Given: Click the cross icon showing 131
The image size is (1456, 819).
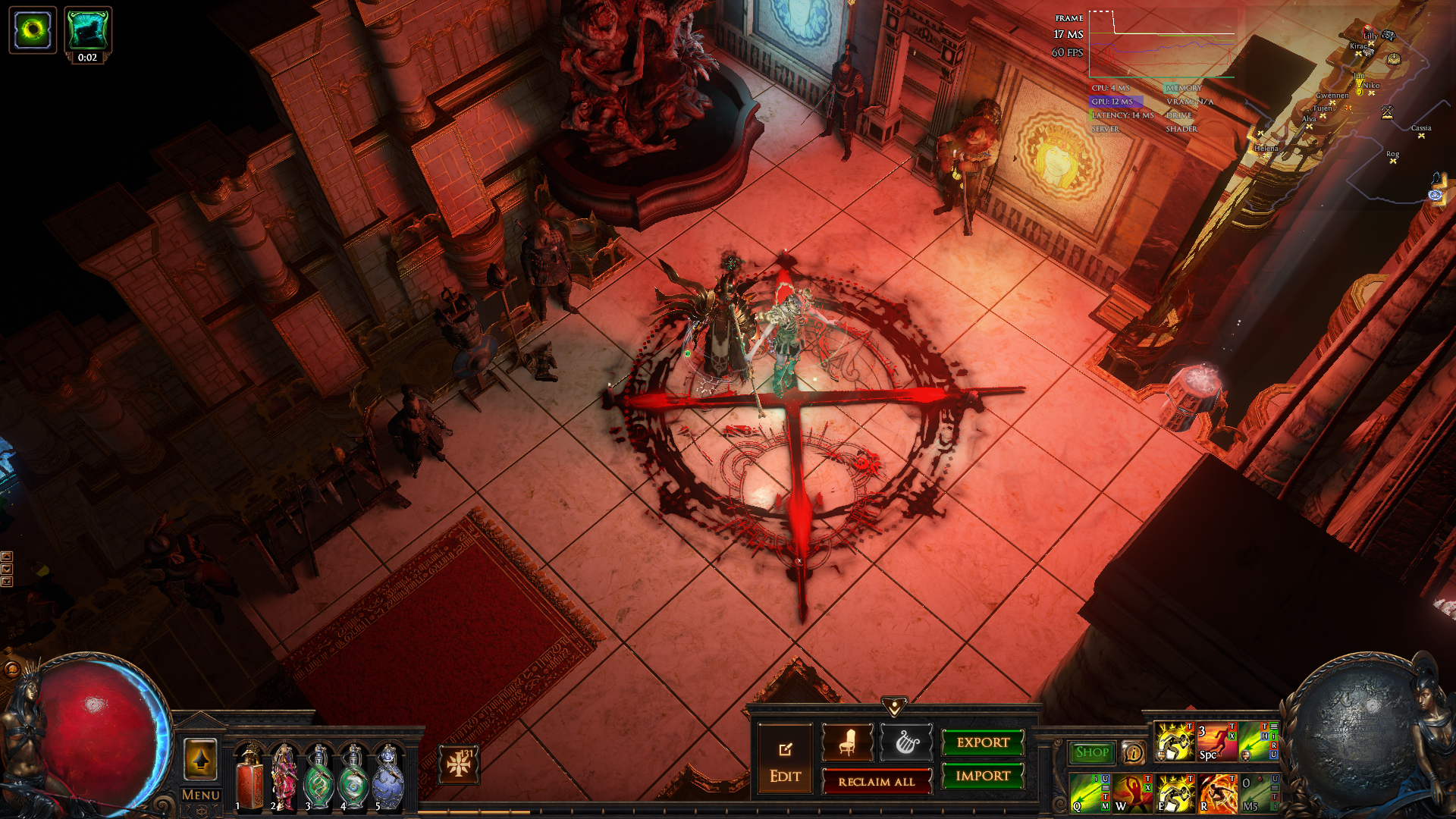Looking at the screenshot, I should point(459,764).
